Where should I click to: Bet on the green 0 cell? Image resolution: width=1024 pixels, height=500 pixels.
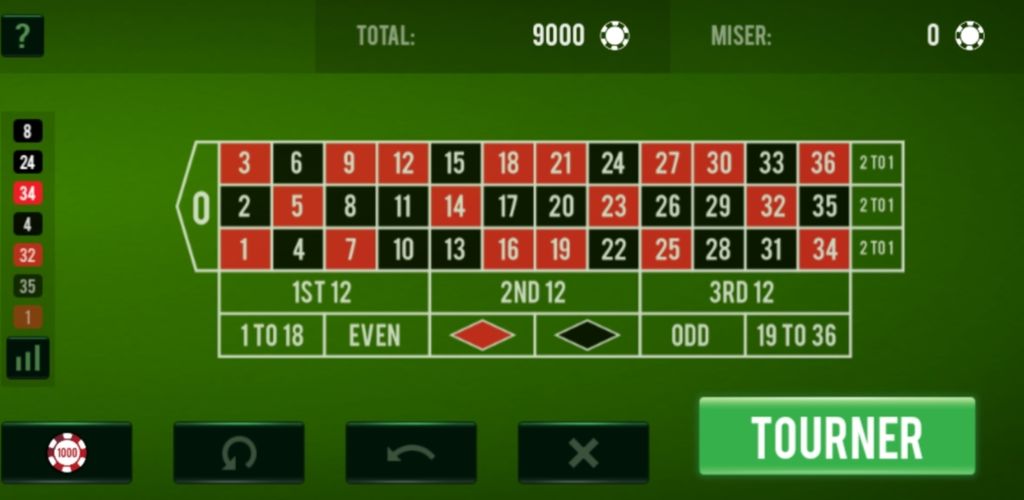[199, 207]
